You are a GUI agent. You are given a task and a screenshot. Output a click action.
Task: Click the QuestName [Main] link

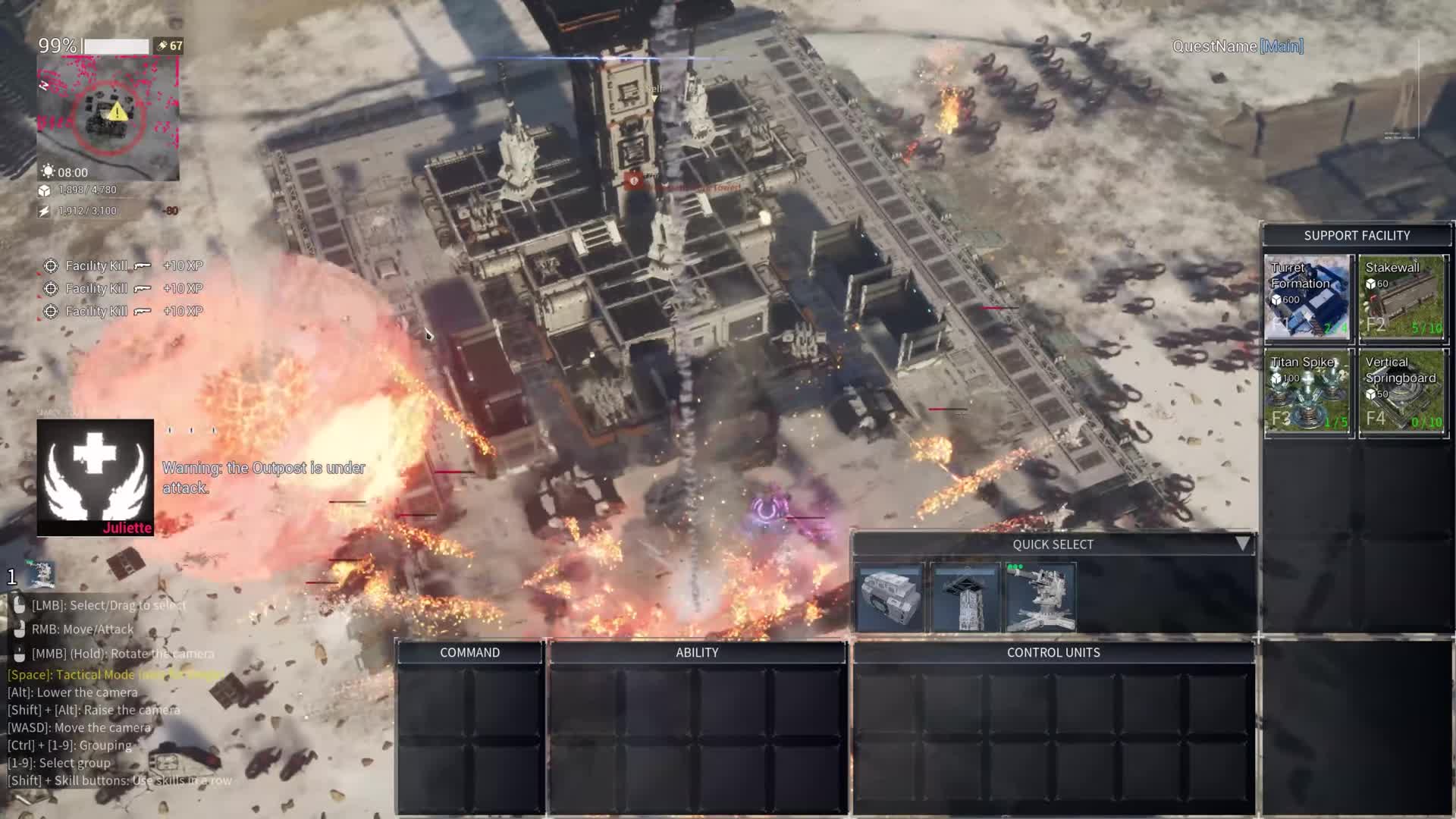pyautogui.click(x=1236, y=45)
